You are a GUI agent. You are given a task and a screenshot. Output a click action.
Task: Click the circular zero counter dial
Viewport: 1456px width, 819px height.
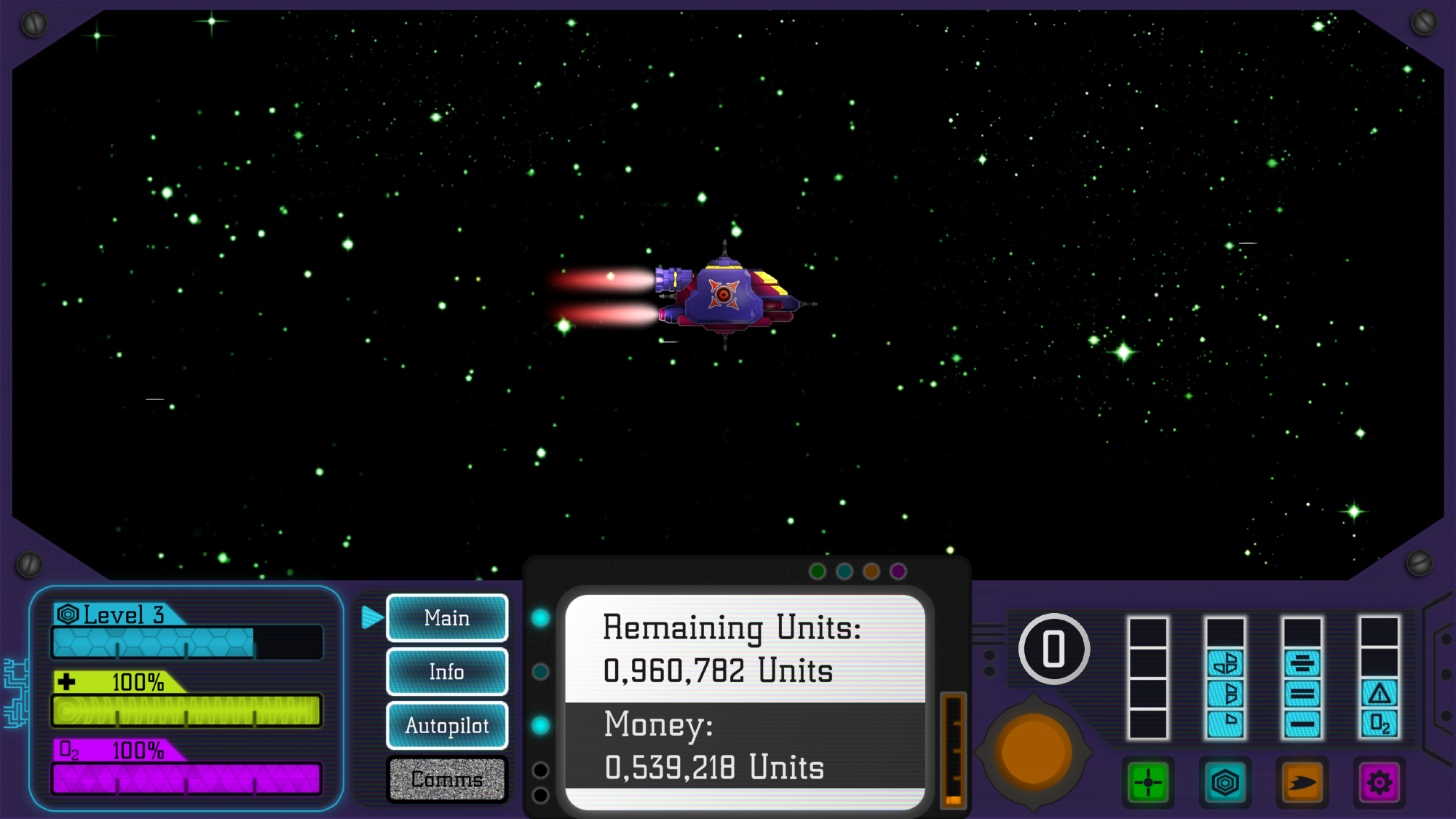point(1053,649)
